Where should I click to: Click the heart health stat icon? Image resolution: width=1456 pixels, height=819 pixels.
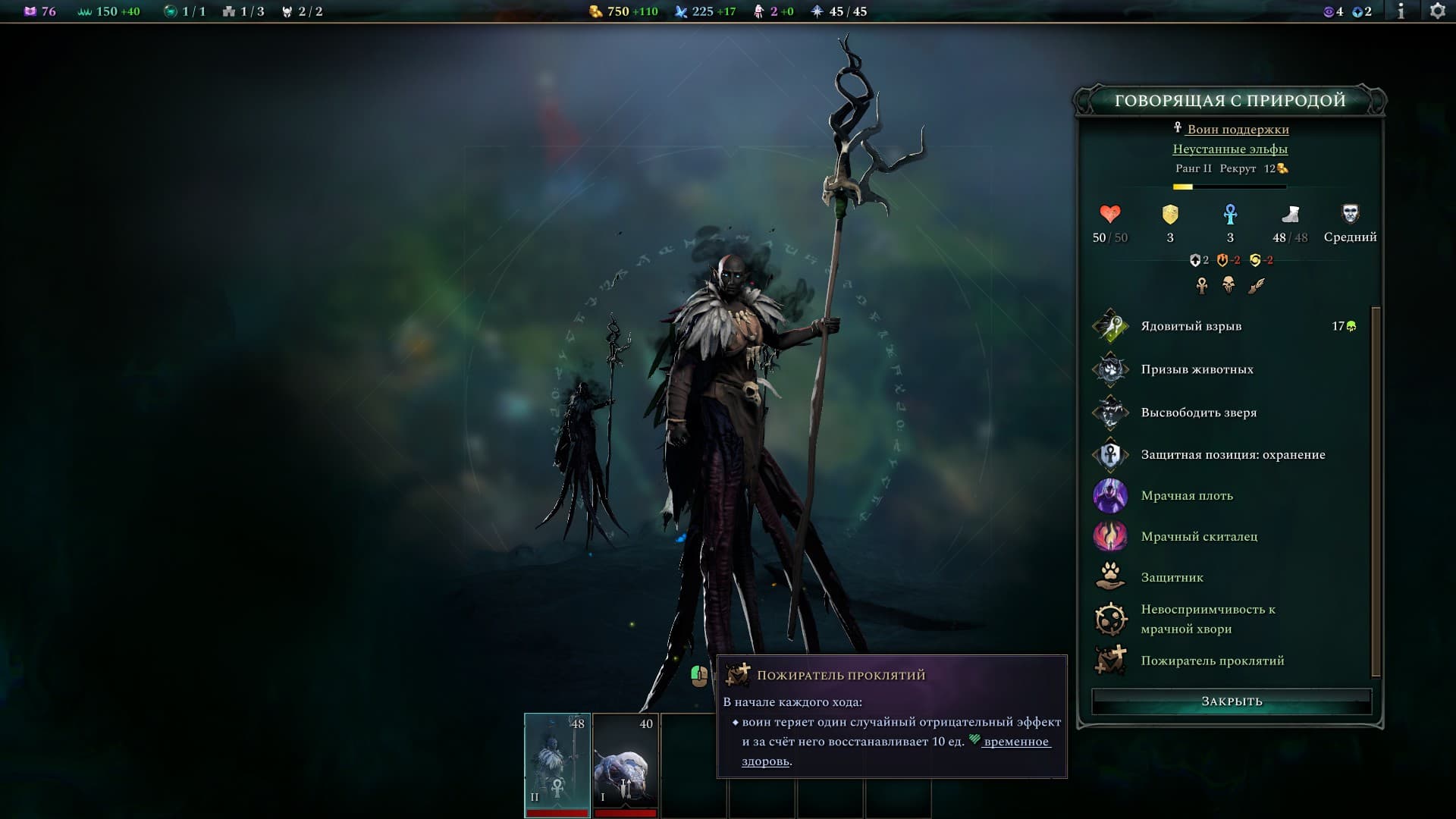tap(1109, 215)
